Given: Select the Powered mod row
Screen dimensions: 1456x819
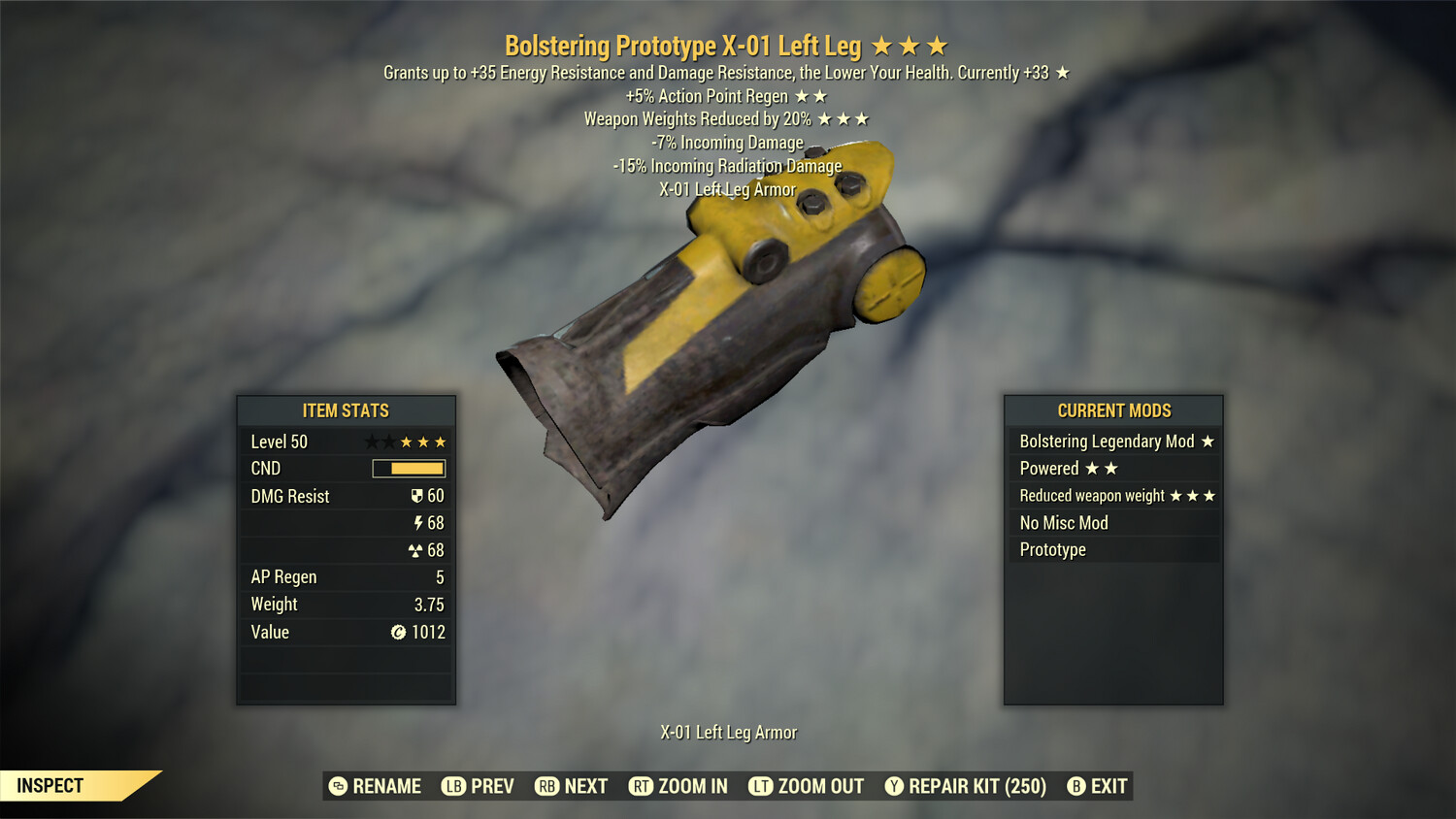Looking at the screenshot, I should pos(1113,469).
